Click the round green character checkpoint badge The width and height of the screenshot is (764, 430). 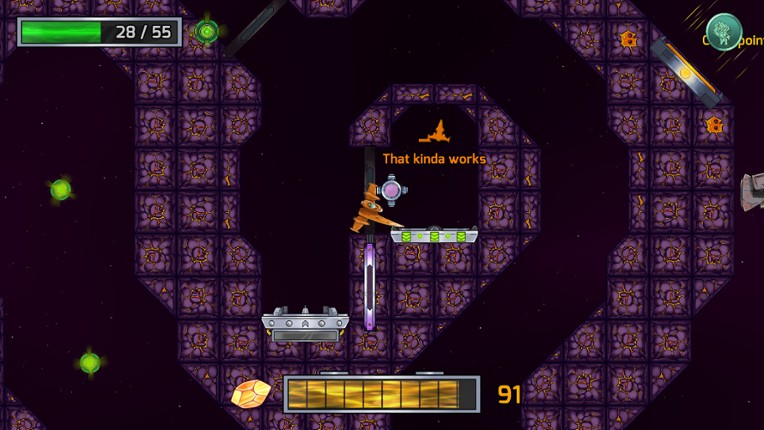click(x=724, y=31)
